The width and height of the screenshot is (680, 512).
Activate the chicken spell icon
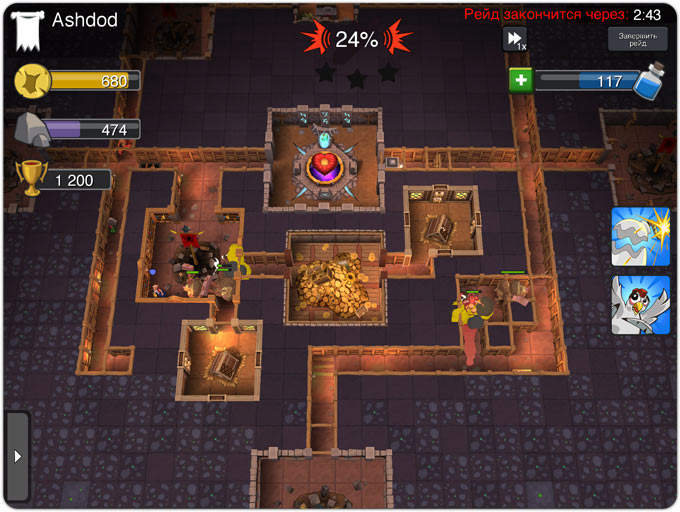tap(640, 305)
